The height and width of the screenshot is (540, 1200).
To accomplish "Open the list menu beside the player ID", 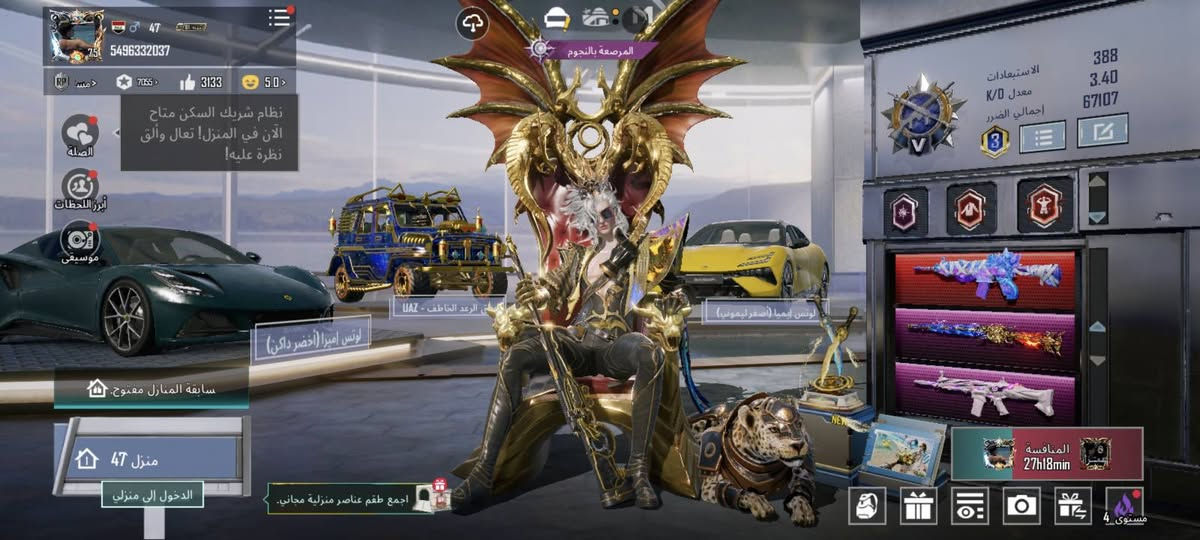I will [x=279, y=18].
